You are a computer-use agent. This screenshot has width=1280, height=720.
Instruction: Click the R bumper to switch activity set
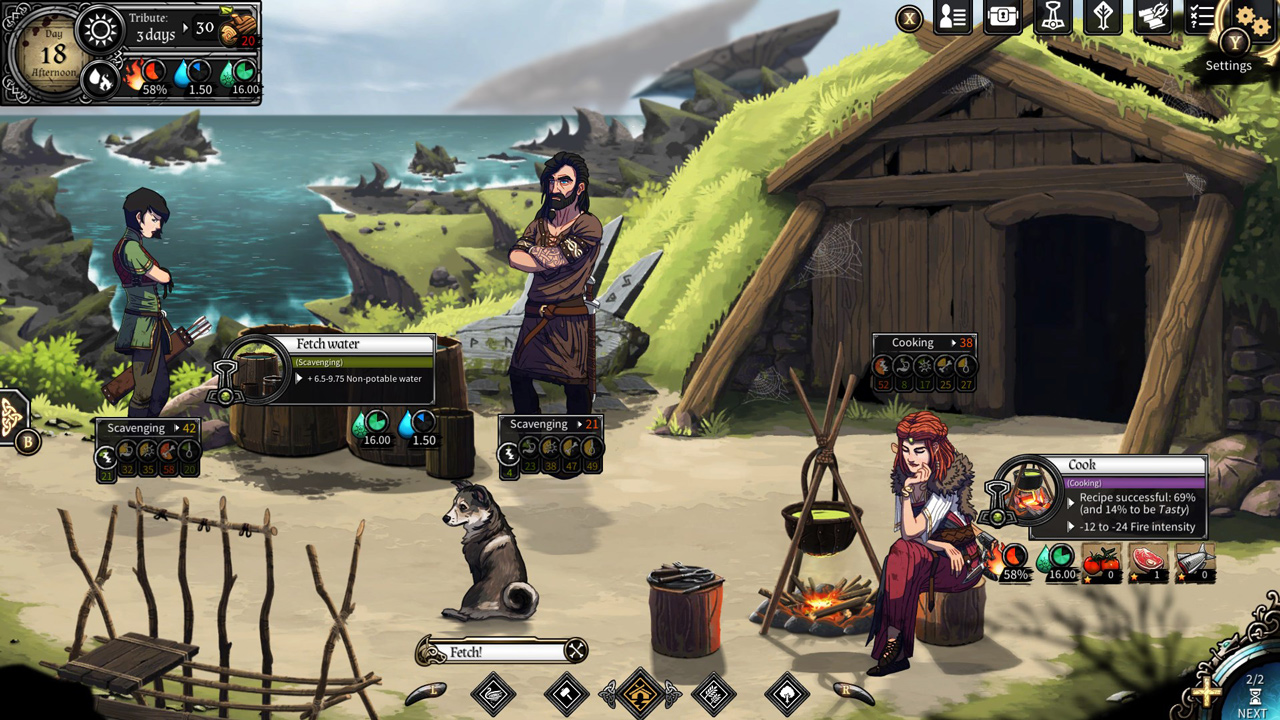tap(852, 693)
